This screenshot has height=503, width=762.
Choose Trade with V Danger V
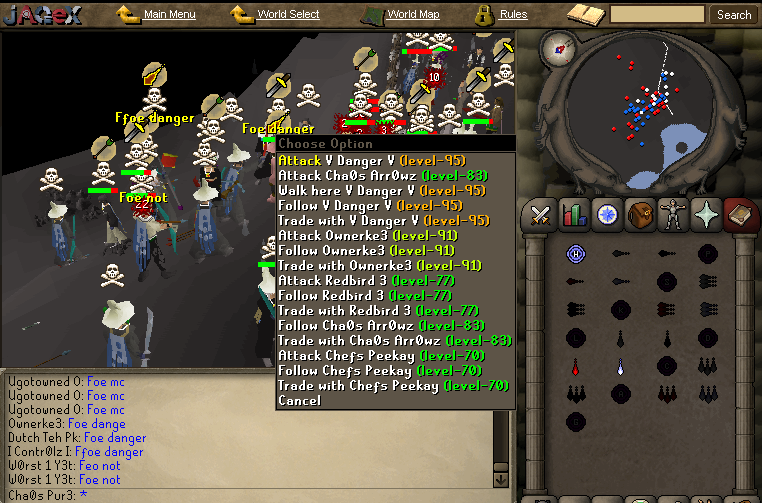tap(381, 220)
